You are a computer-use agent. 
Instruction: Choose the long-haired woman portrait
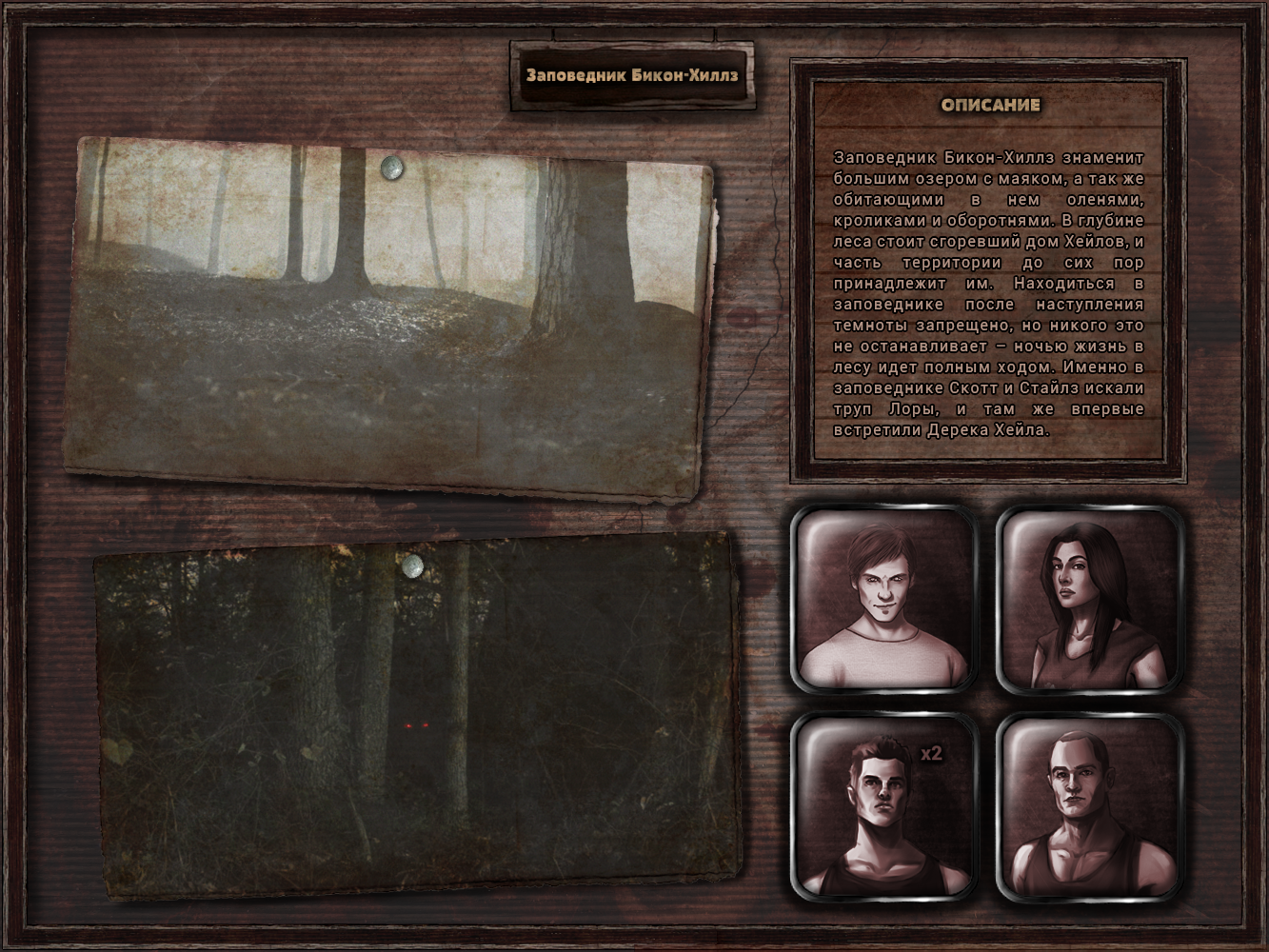tap(1088, 600)
